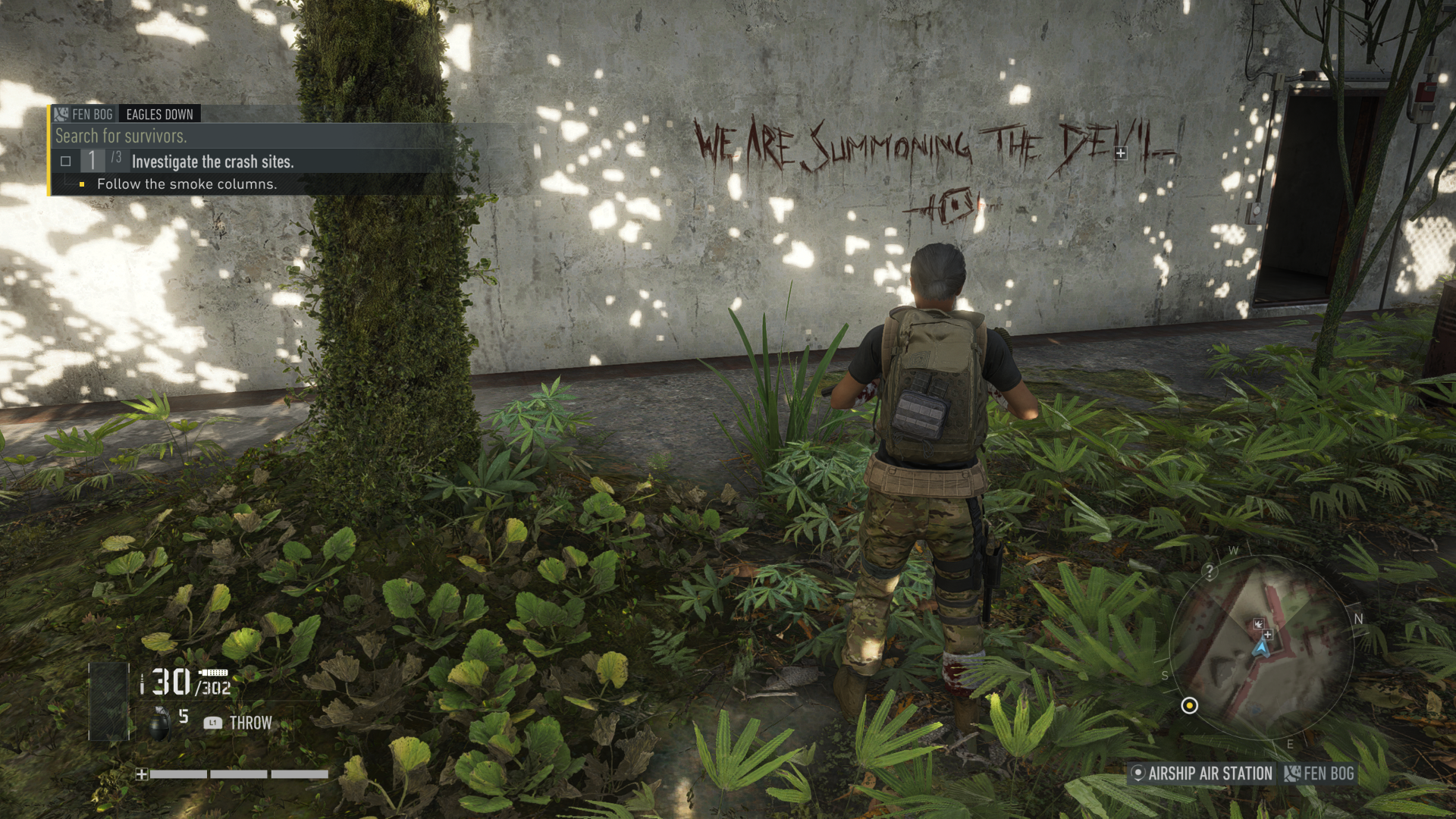Toggle the white plus waypoint marker on the wall
Image resolution: width=1456 pixels, height=819 pixels.
[x=1121, y=155]
